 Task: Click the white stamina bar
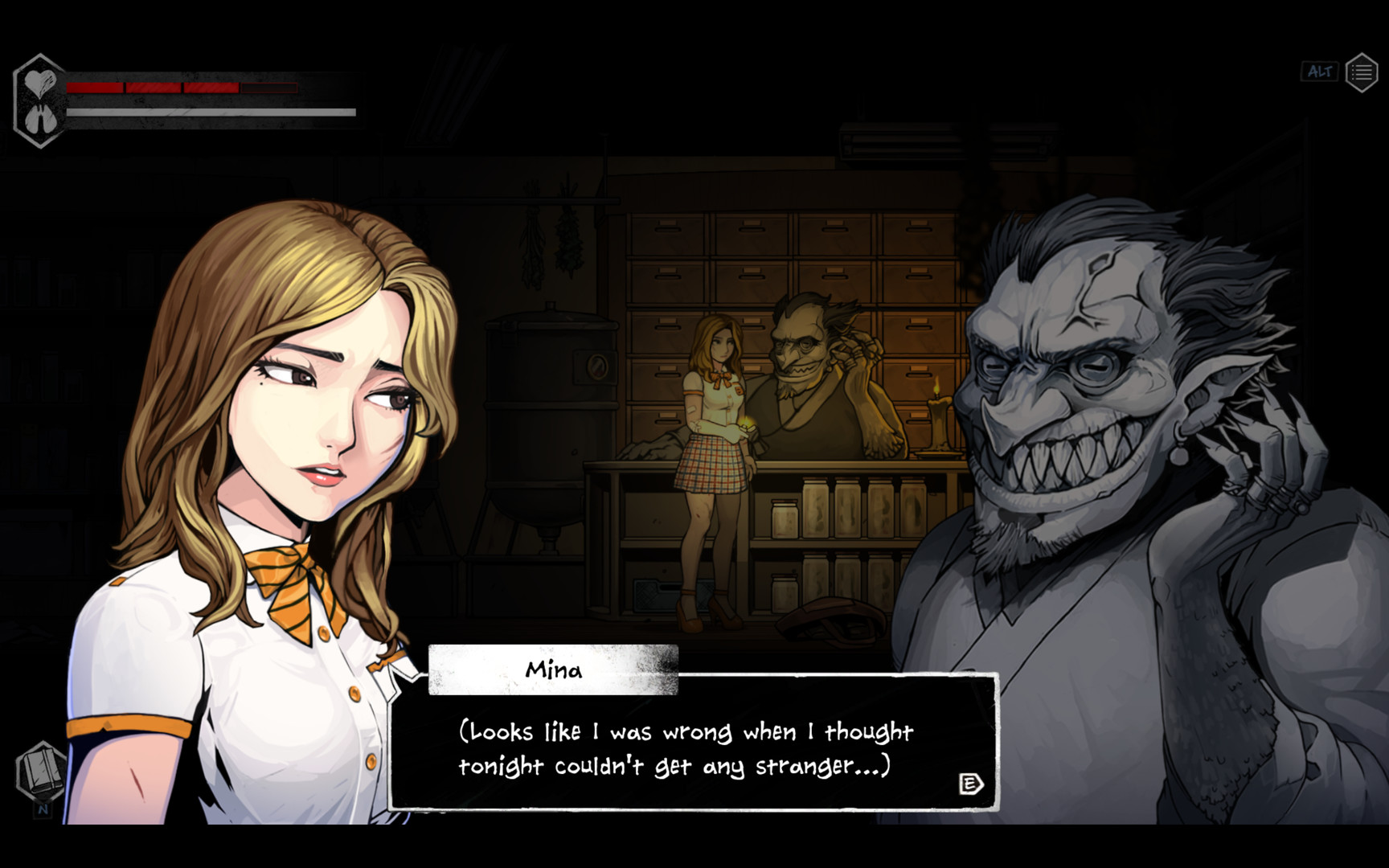[x=209, y=111]
